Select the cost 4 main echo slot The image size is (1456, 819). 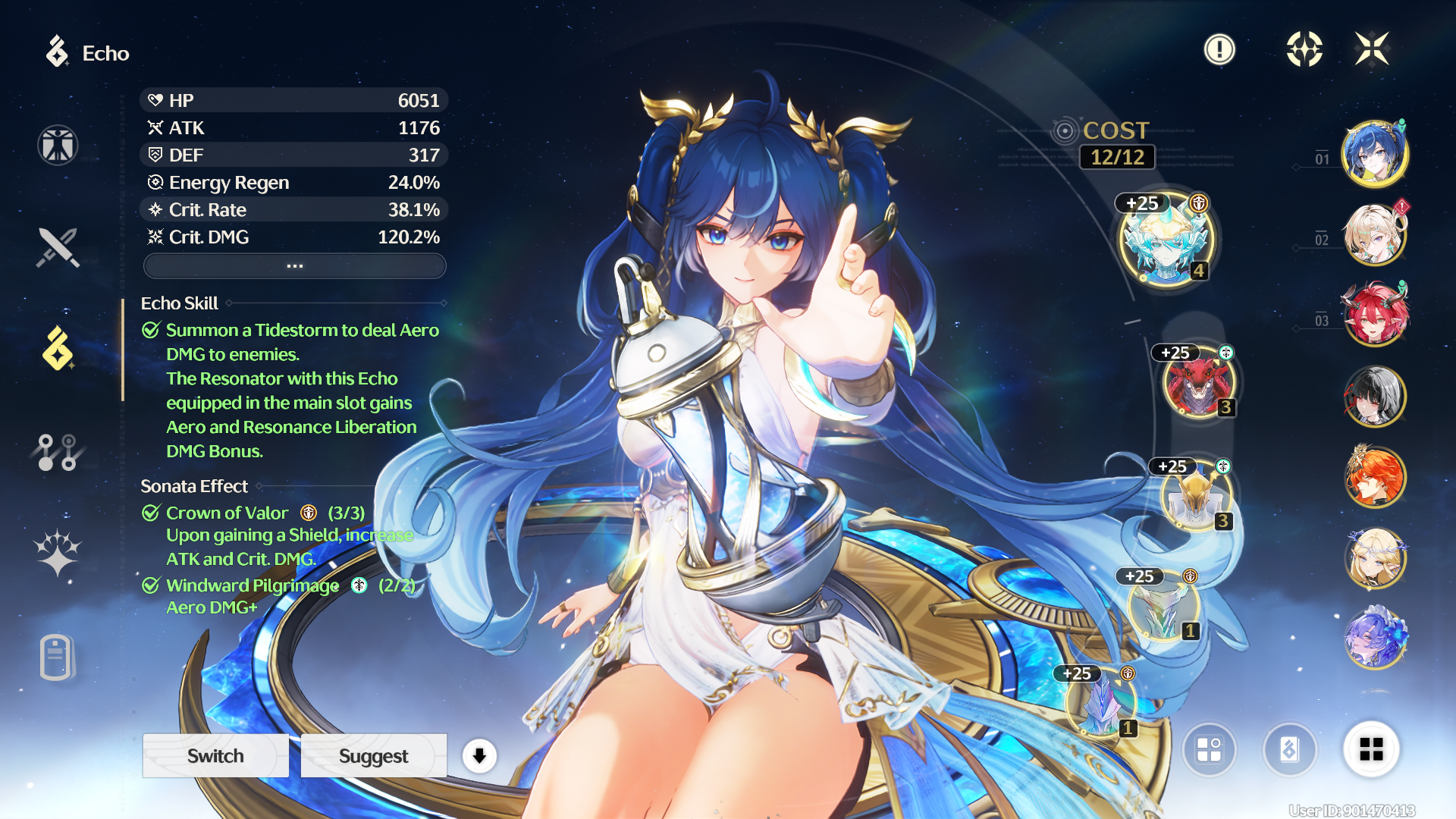pyautogui.click(x=1166, y=240)
